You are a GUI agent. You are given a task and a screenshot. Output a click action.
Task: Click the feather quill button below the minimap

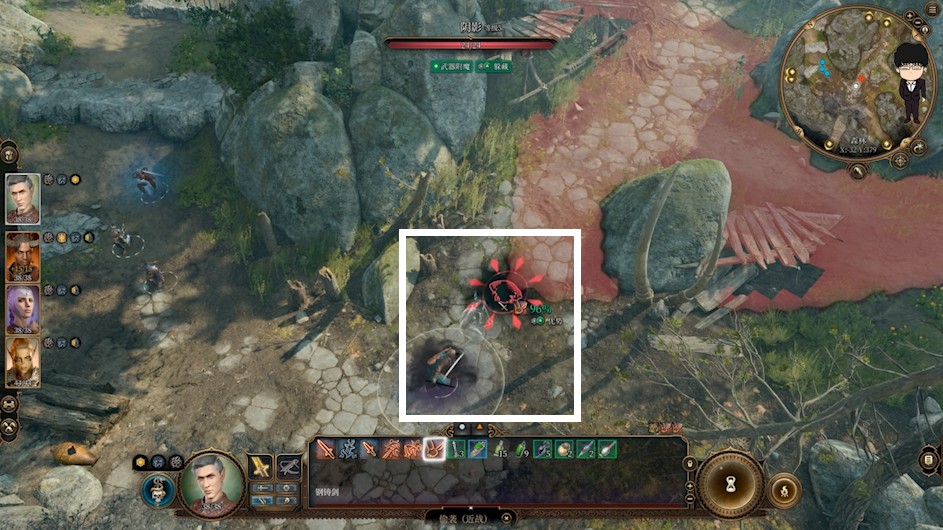(x=857, y=170)
